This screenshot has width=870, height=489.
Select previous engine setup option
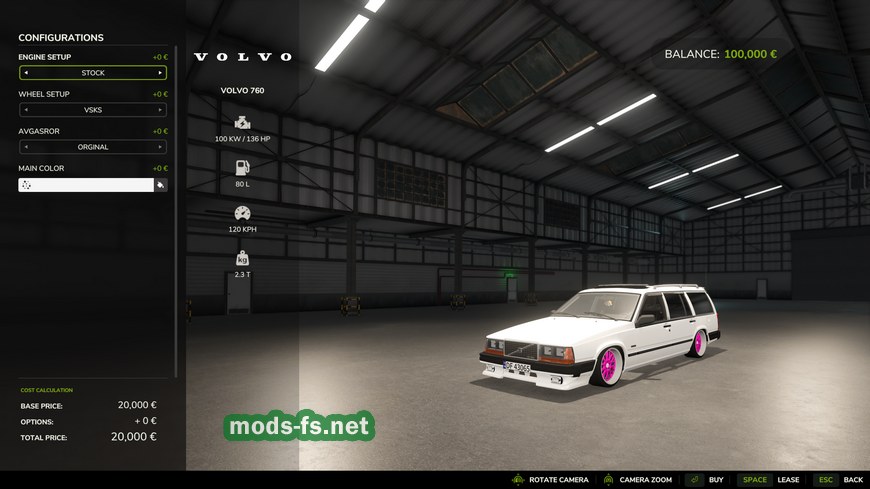click(x=26, y=73)
